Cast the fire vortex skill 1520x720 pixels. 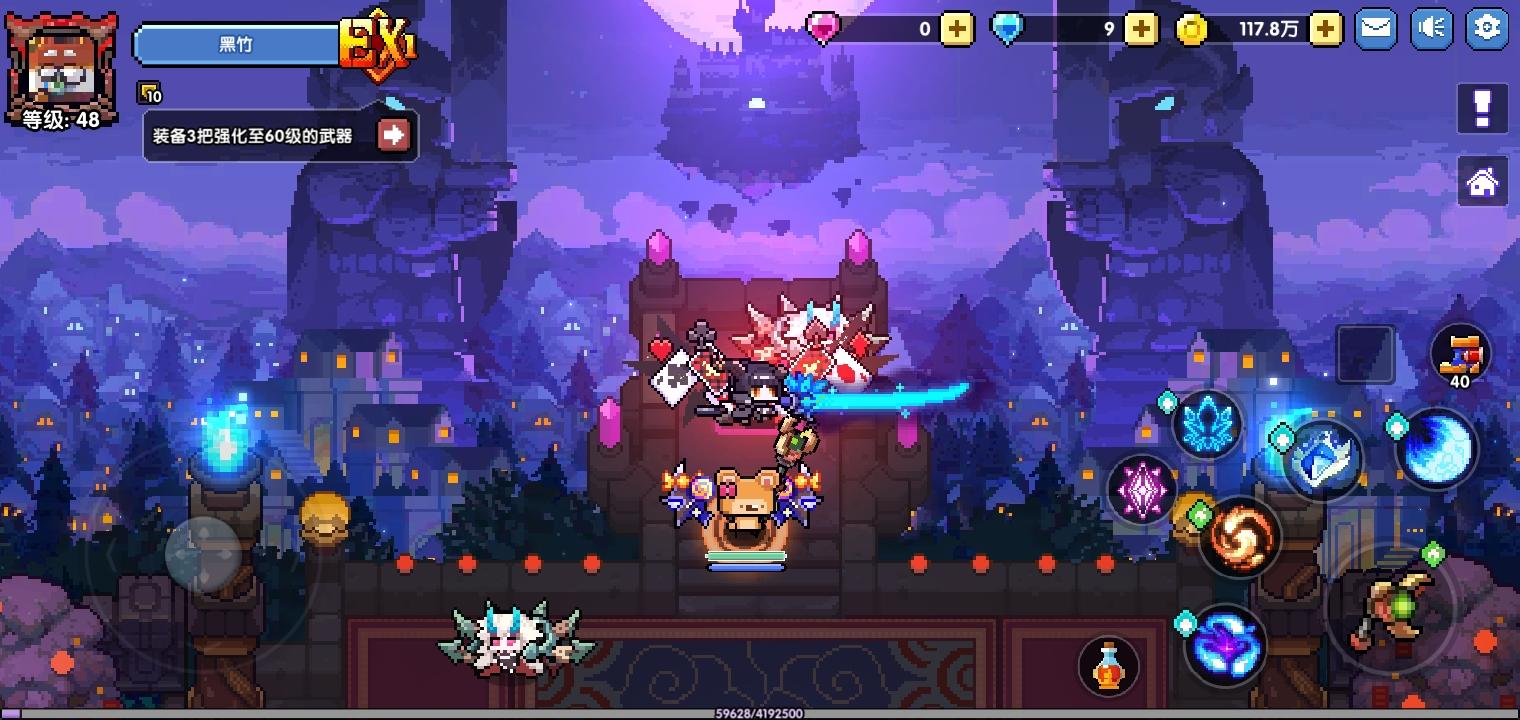click(1240, 537)
